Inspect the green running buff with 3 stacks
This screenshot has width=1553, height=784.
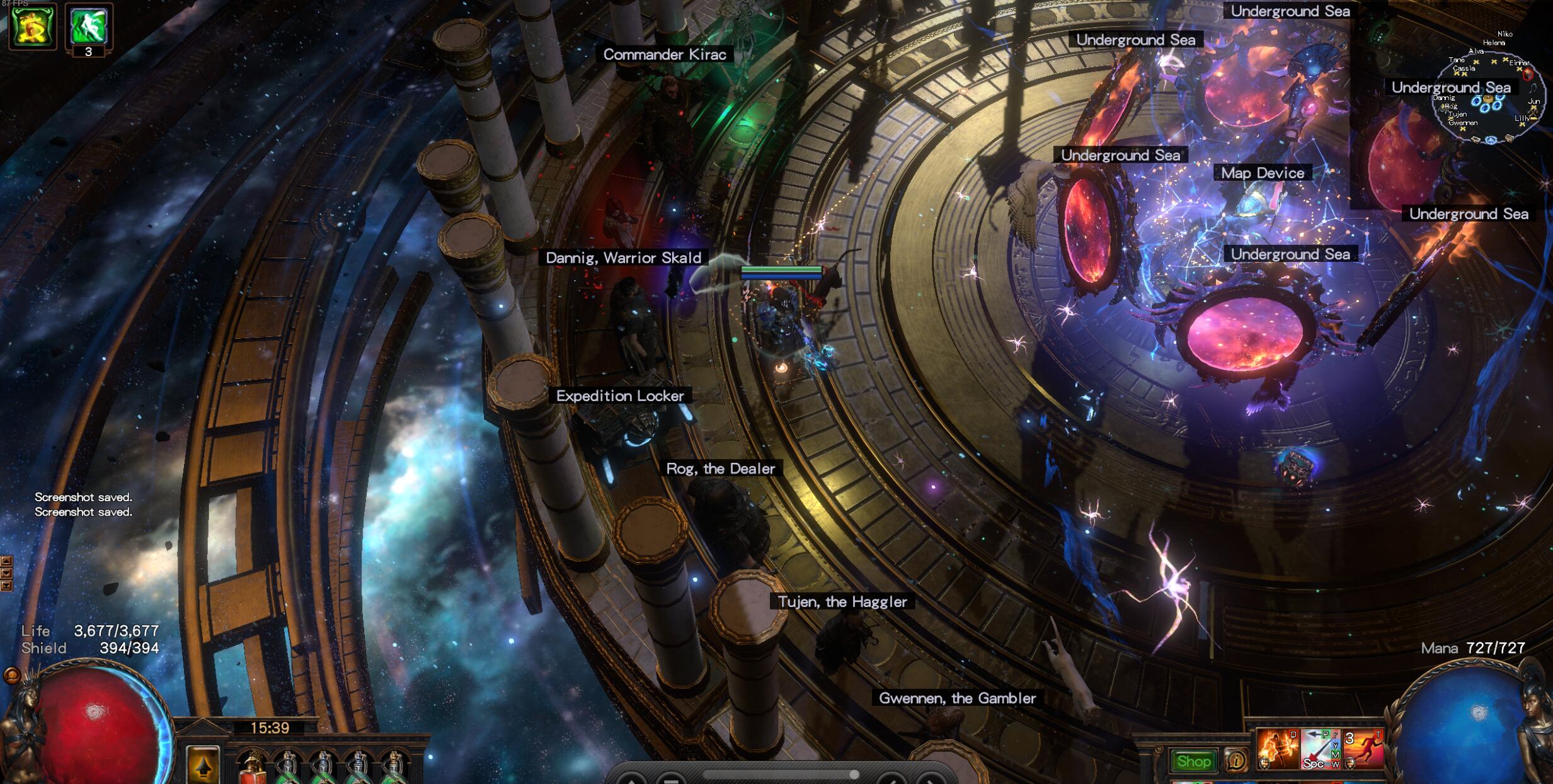89,26
